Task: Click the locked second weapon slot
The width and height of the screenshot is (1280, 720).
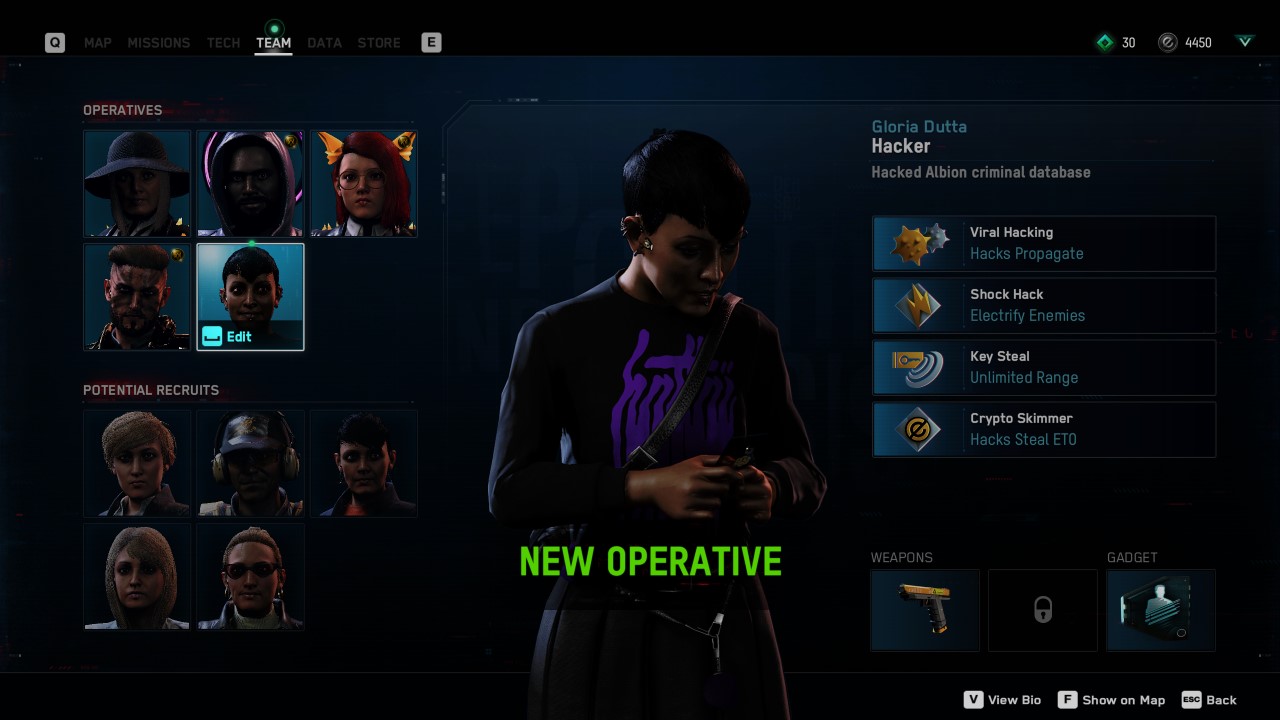Action: [x=1043, y=610]
